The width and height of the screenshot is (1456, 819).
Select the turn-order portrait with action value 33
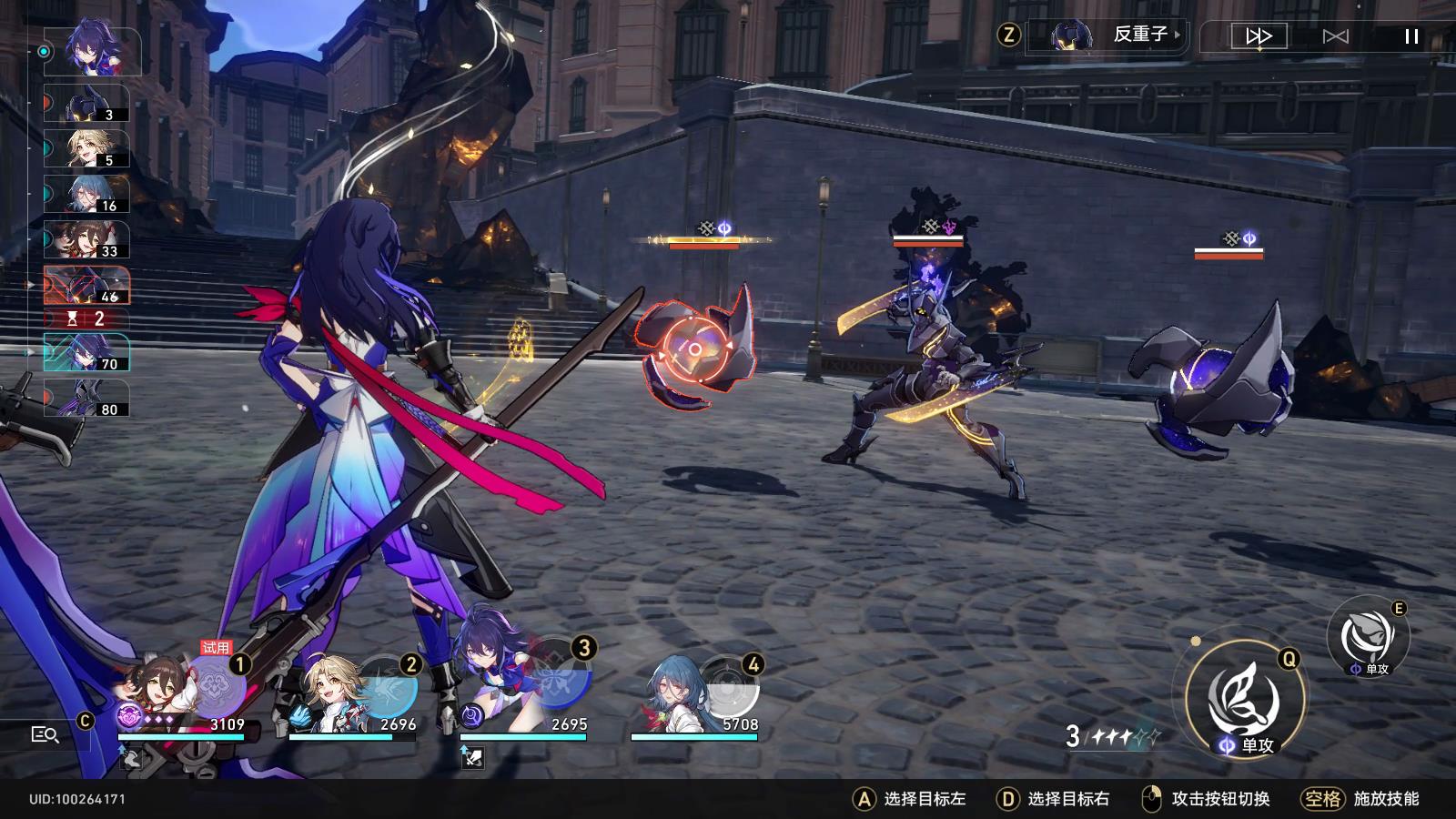87,239
